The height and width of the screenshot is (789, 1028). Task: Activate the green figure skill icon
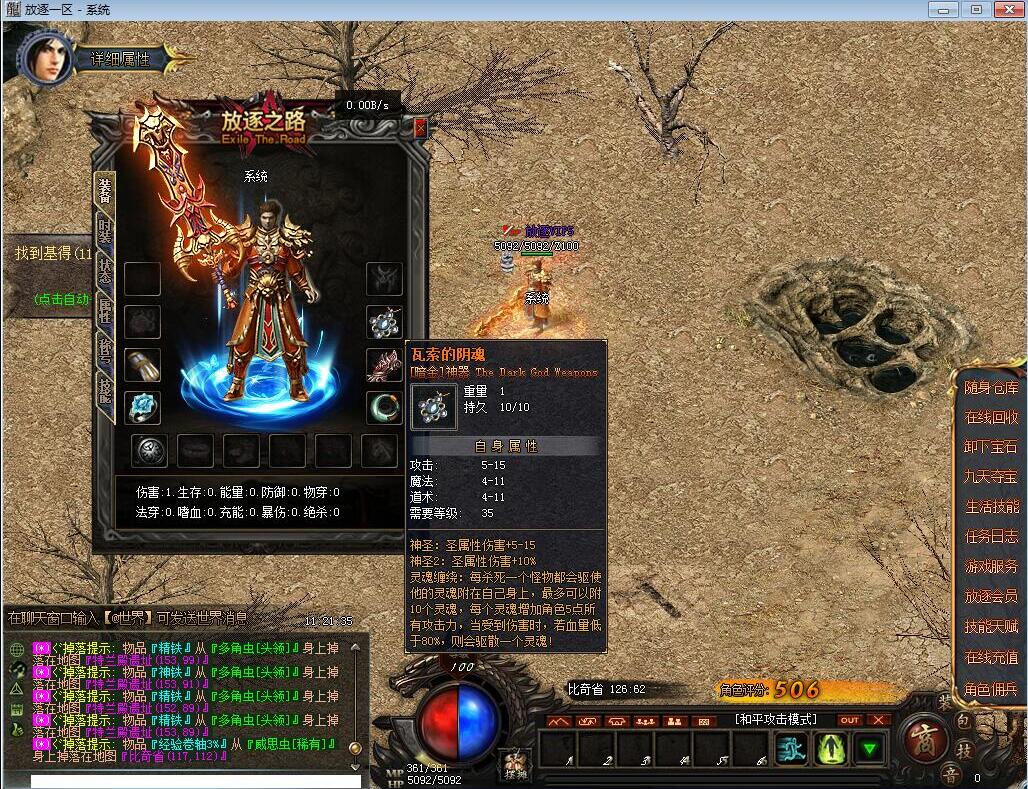click(x=829, y=749)
